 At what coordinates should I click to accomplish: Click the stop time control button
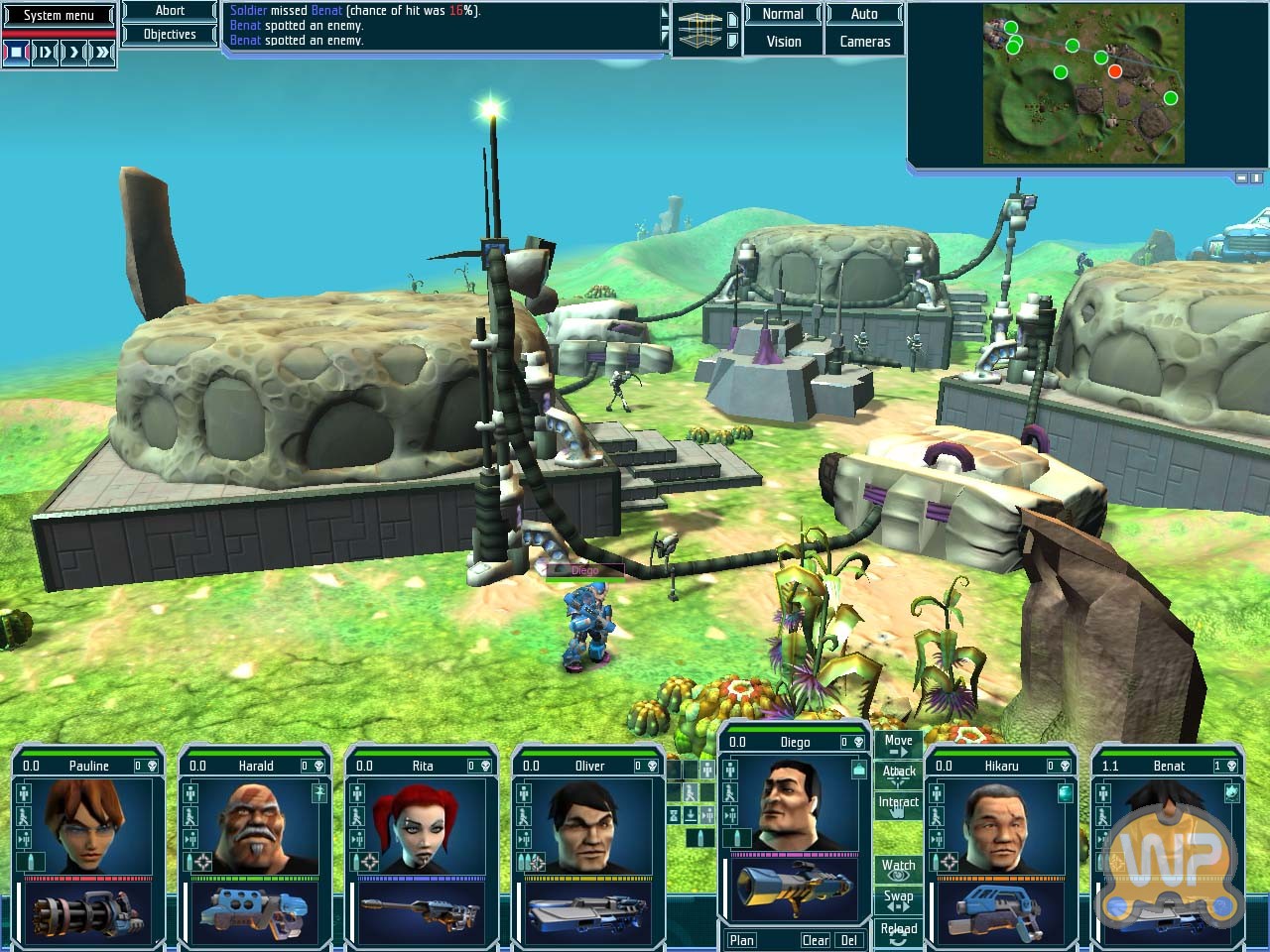pos(16,52)
